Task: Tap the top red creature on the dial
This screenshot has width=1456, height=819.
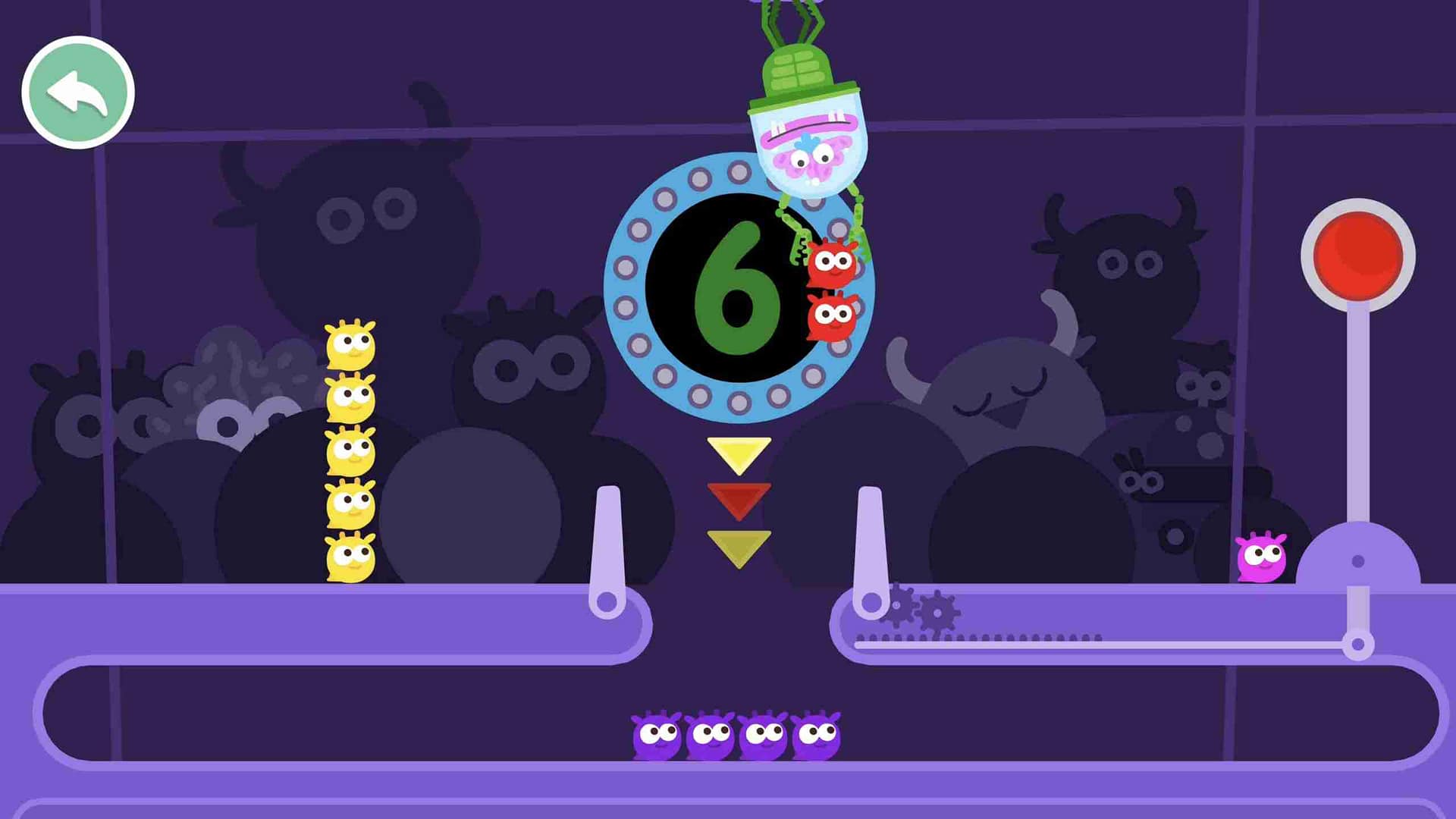Action: click(830, 265)
